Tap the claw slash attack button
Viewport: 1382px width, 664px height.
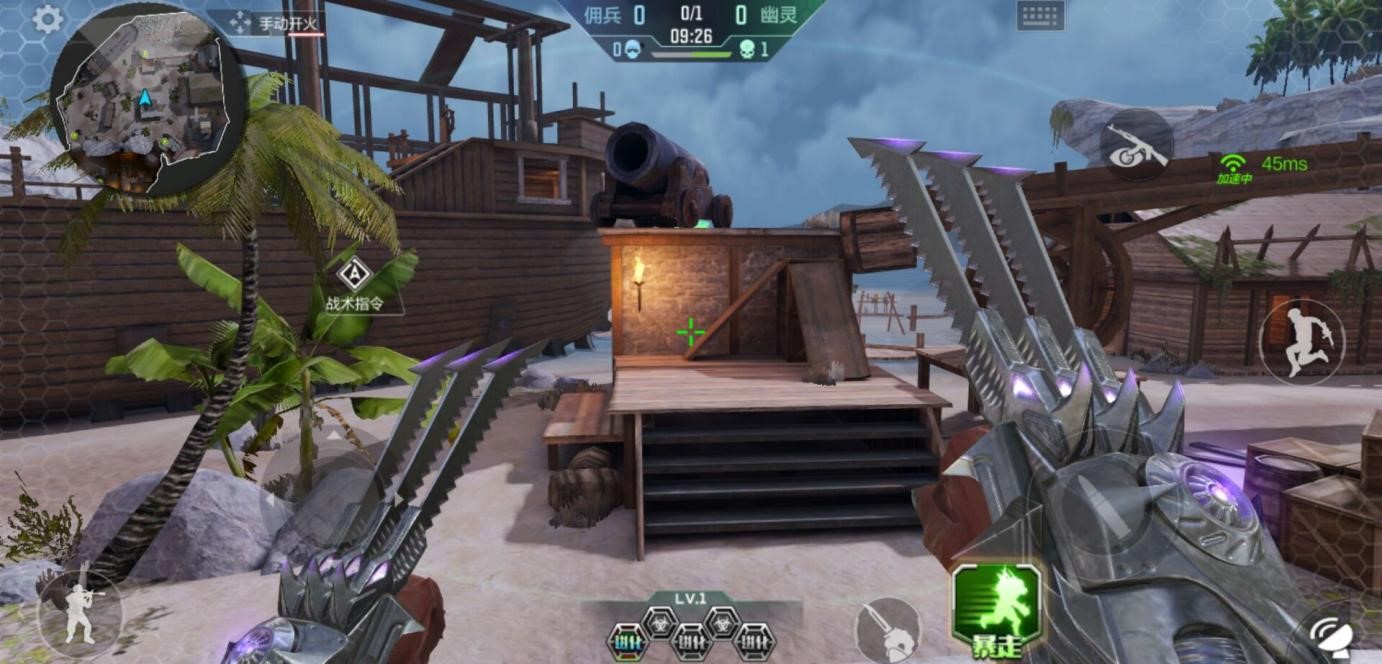point(888,630)
